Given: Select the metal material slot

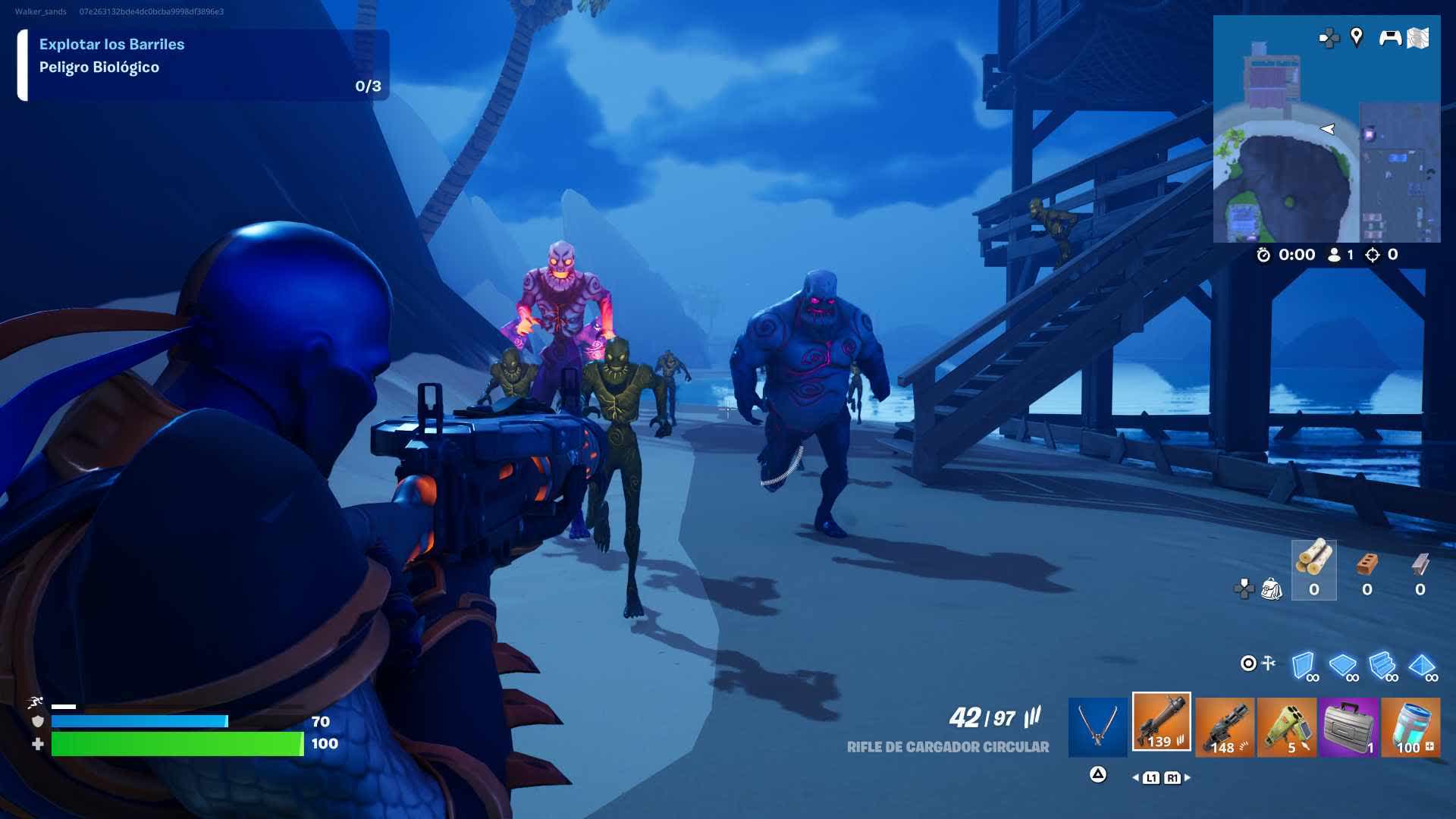Looking at the screenshot, I should pyautogui.click(x=1420, y=570).
